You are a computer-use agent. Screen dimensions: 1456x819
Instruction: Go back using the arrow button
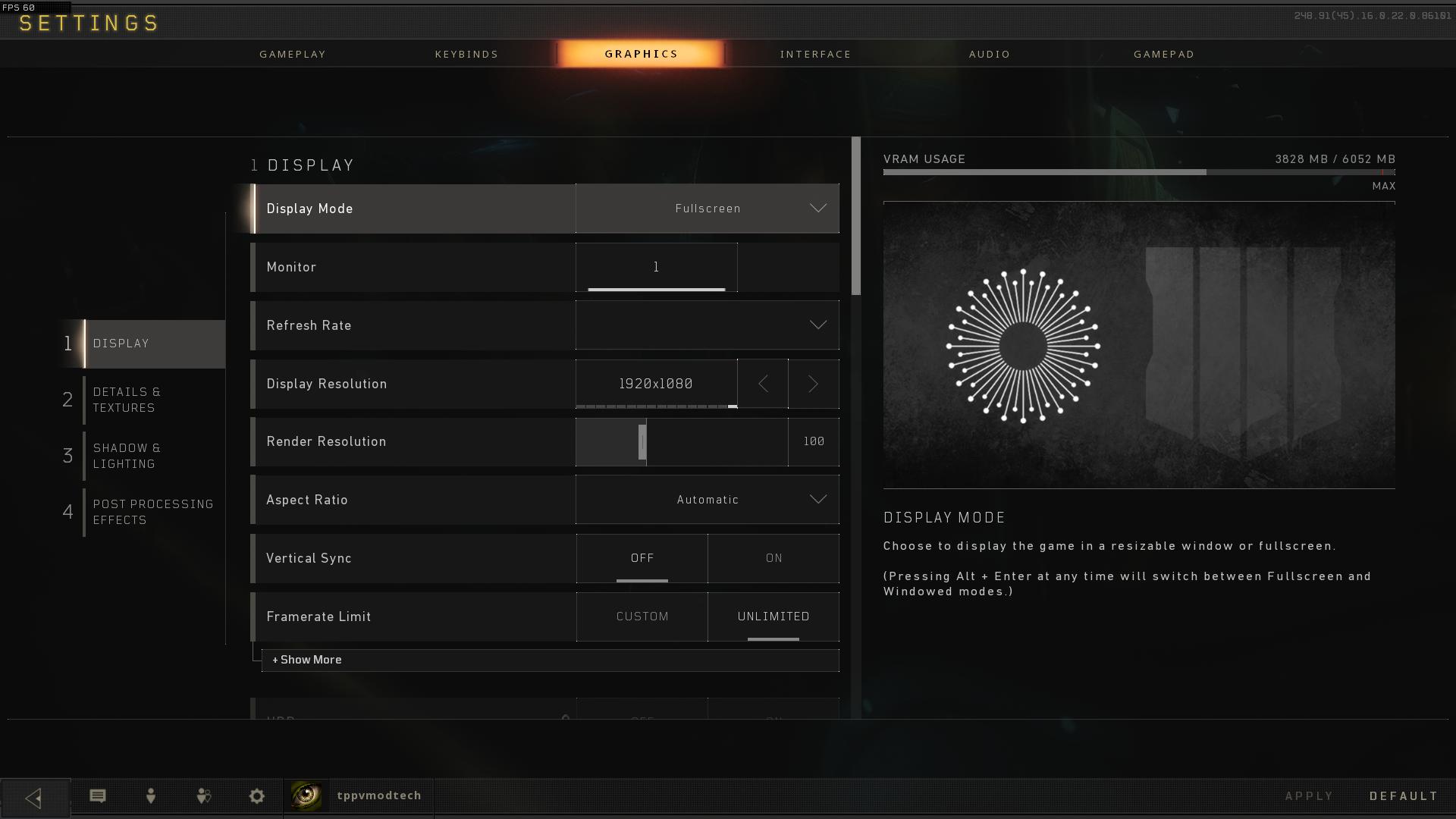[34, 798]
